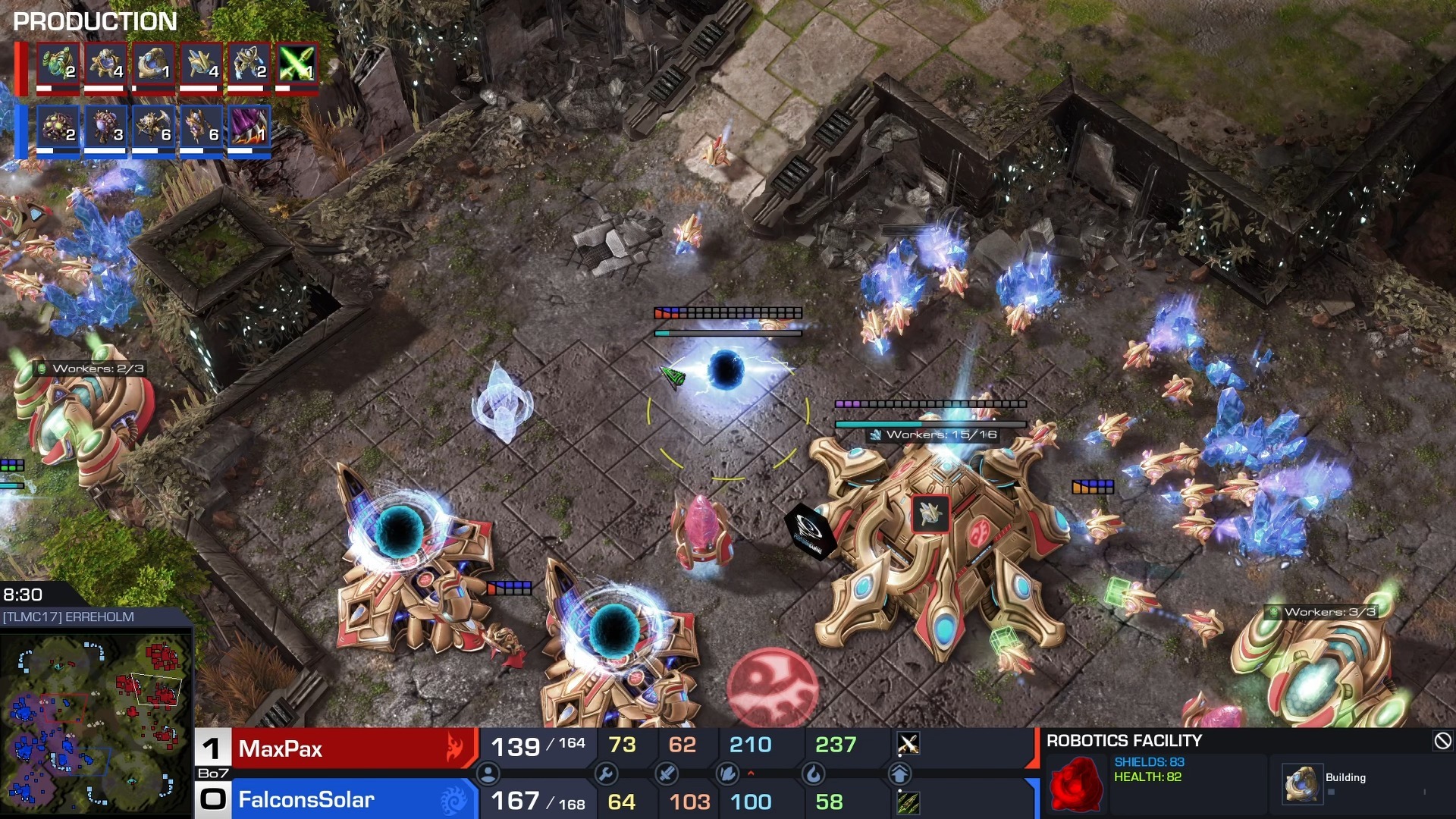This screenshot has height=819, width=1456.
Task: Select the green crossed-swords upgrade in production
Action: [x=297, y=63]
